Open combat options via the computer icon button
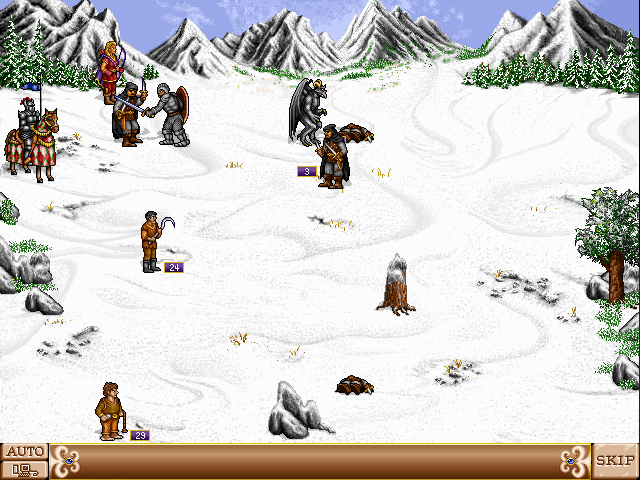Image resolution: width=640 pixels, height=480 pixels. coord(24,469)
